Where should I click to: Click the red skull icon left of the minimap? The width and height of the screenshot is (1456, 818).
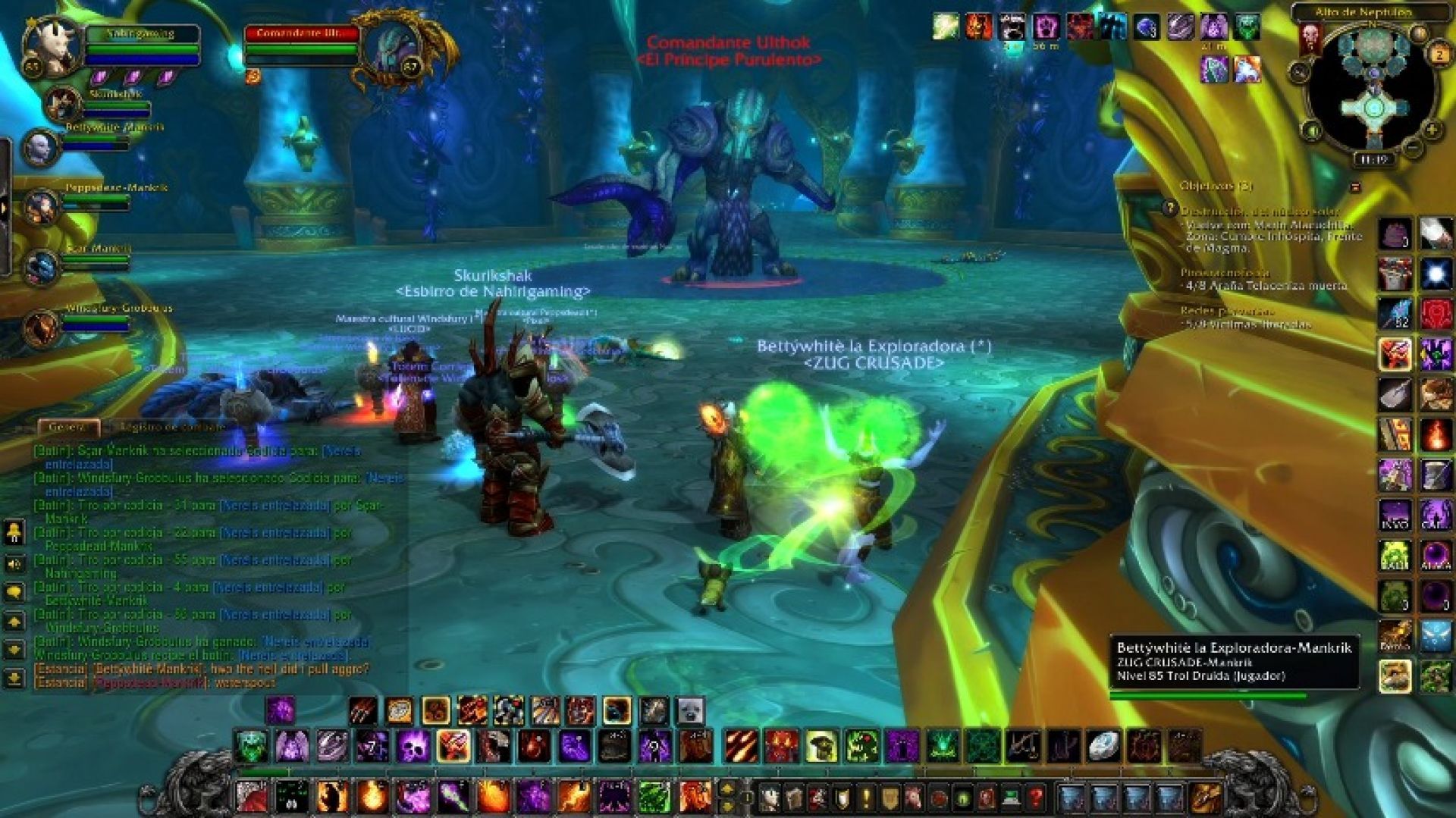click(x=1310, y=37)
